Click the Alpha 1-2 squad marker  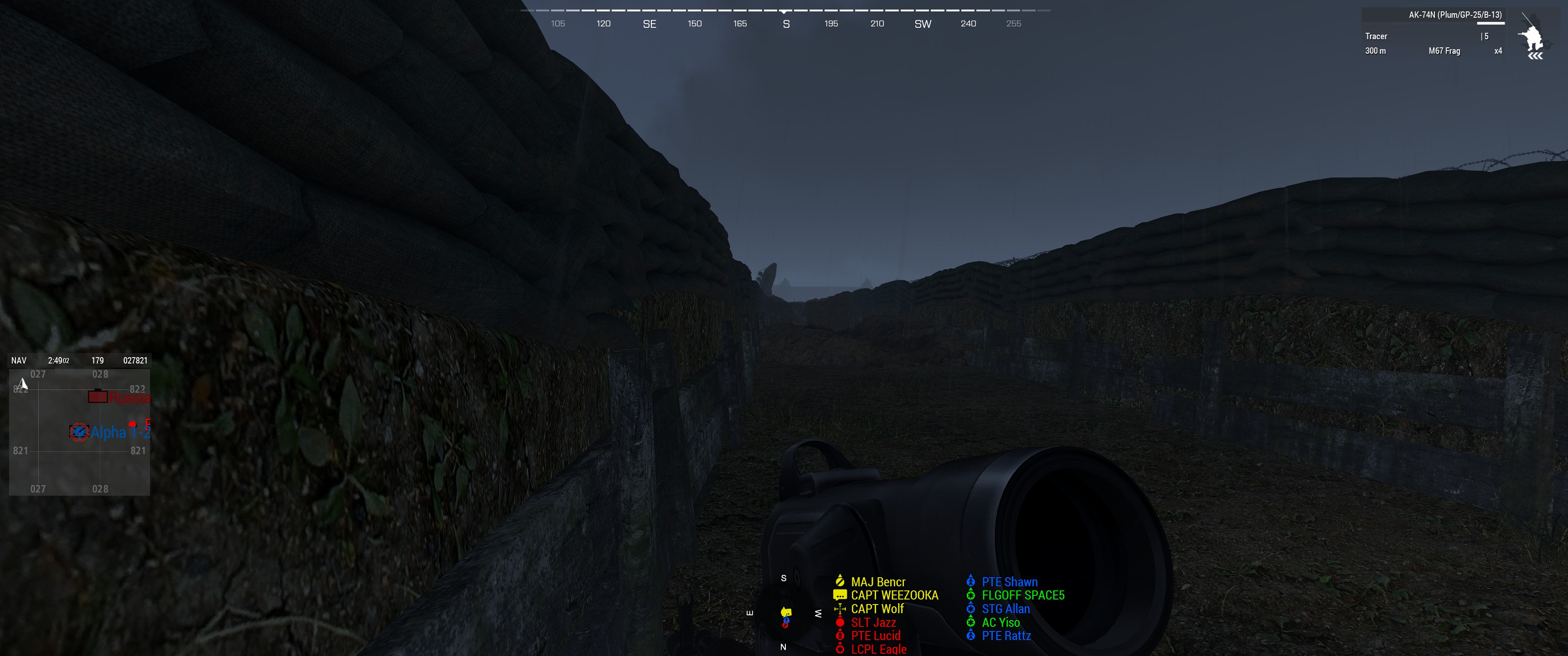coord(80,431)
